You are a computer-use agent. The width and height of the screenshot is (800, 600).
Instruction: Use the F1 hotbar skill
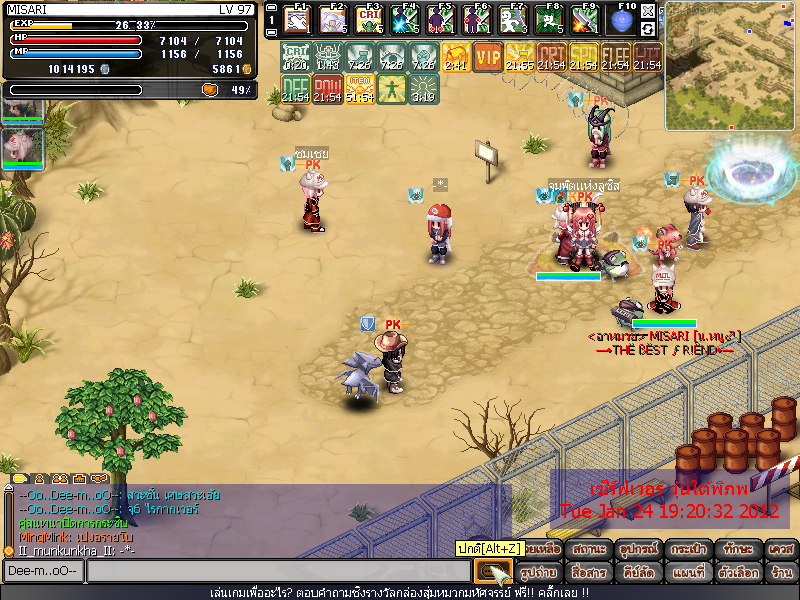[297, 19]
